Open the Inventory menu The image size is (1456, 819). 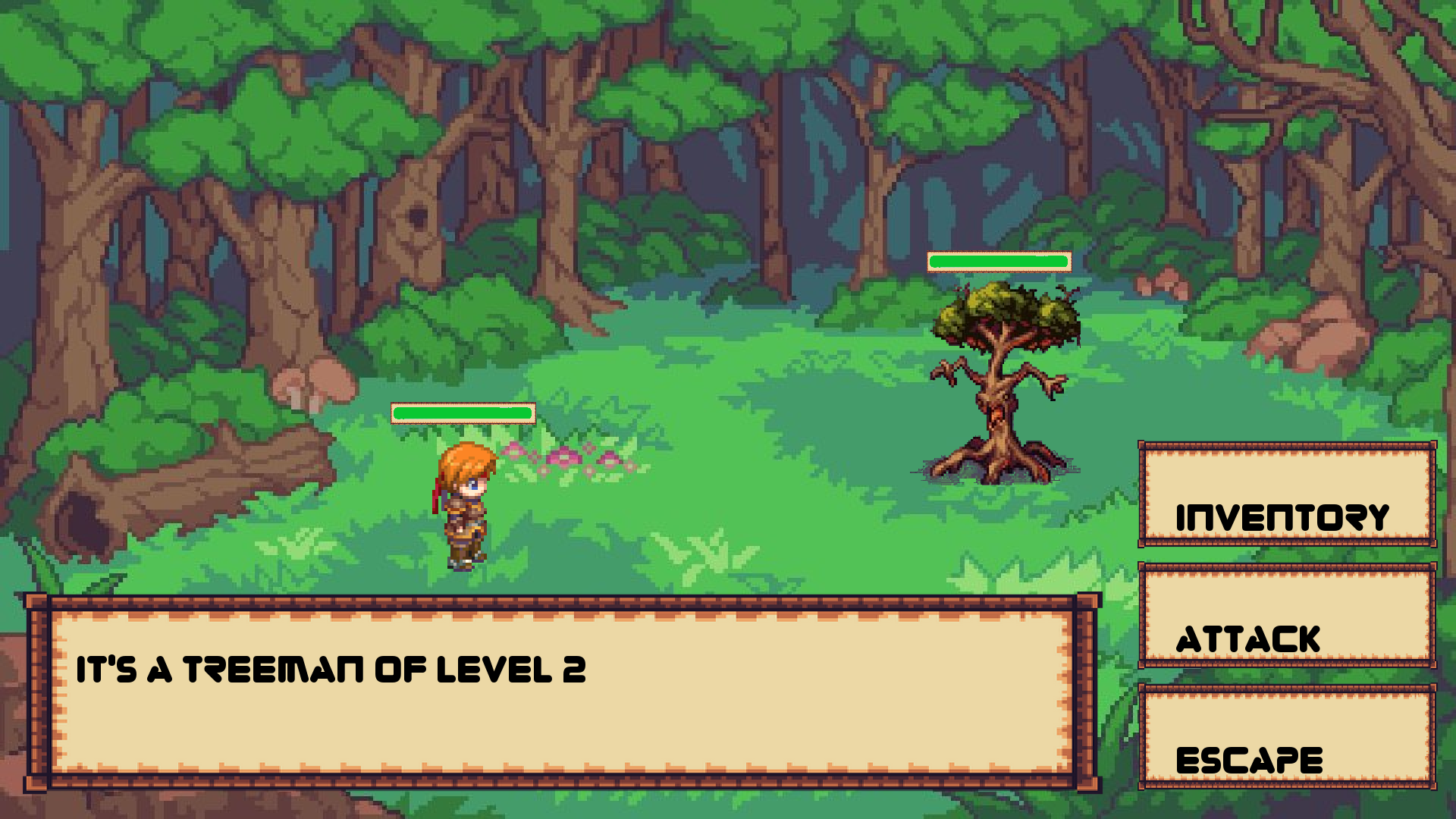1287,495
